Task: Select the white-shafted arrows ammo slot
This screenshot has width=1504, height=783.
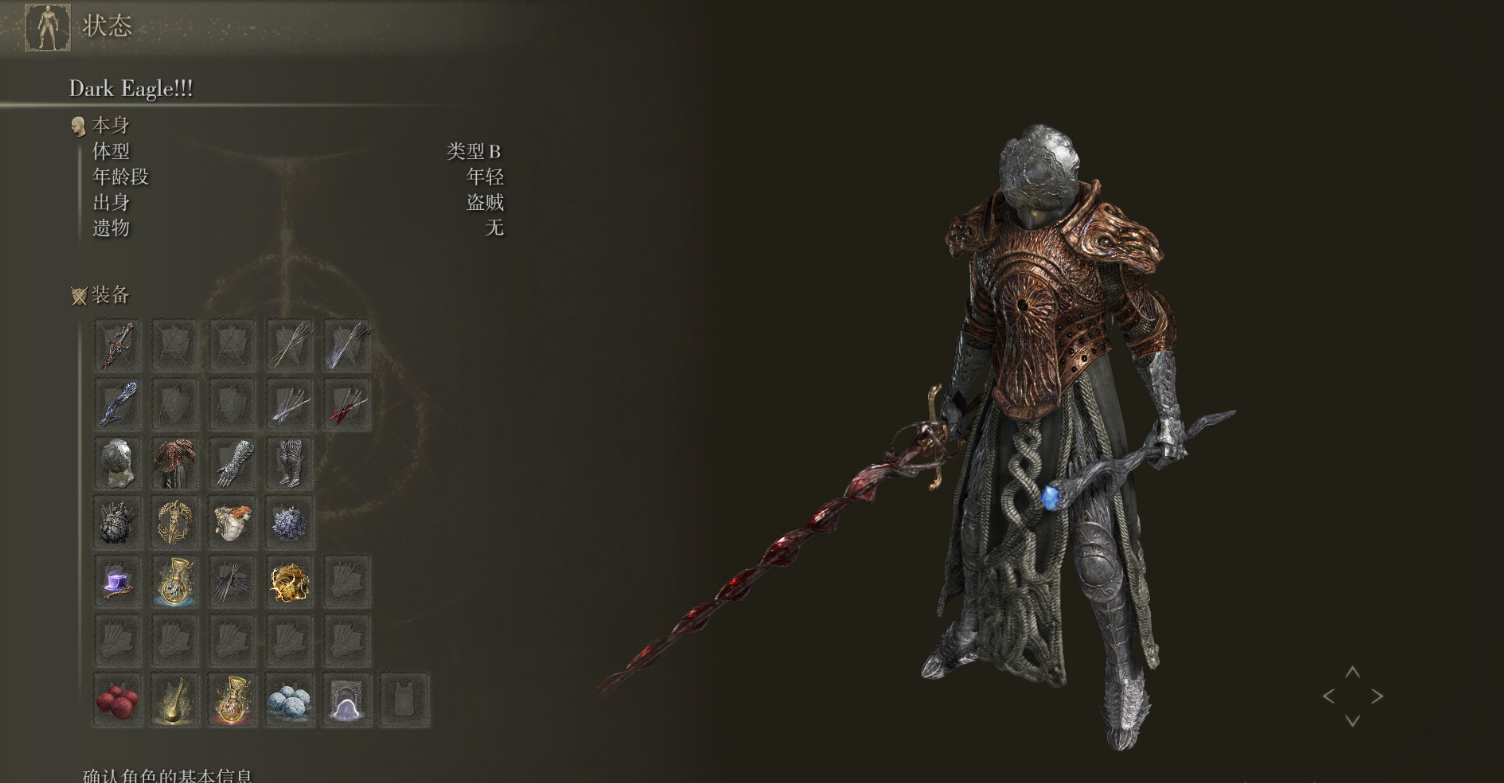Action: [290, 345]
